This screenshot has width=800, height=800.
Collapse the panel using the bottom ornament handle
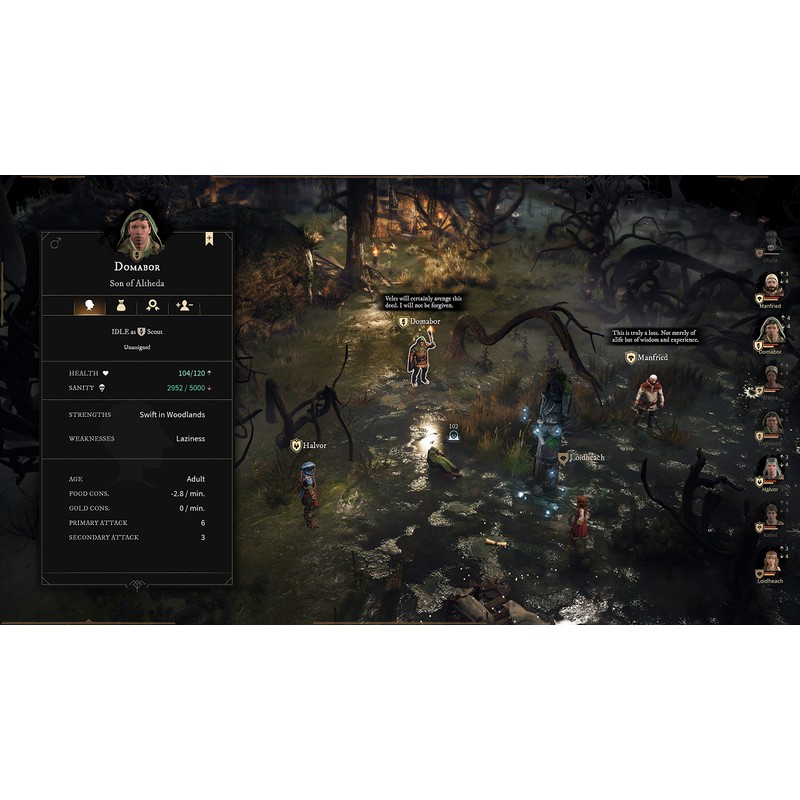137,586
